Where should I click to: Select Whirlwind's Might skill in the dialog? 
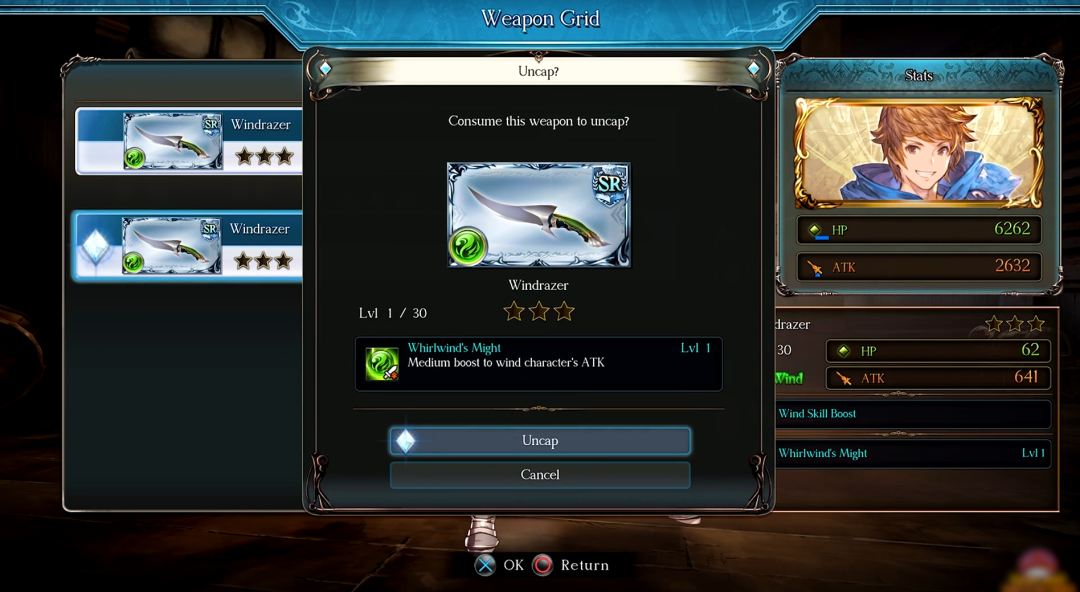coord(539,363)
